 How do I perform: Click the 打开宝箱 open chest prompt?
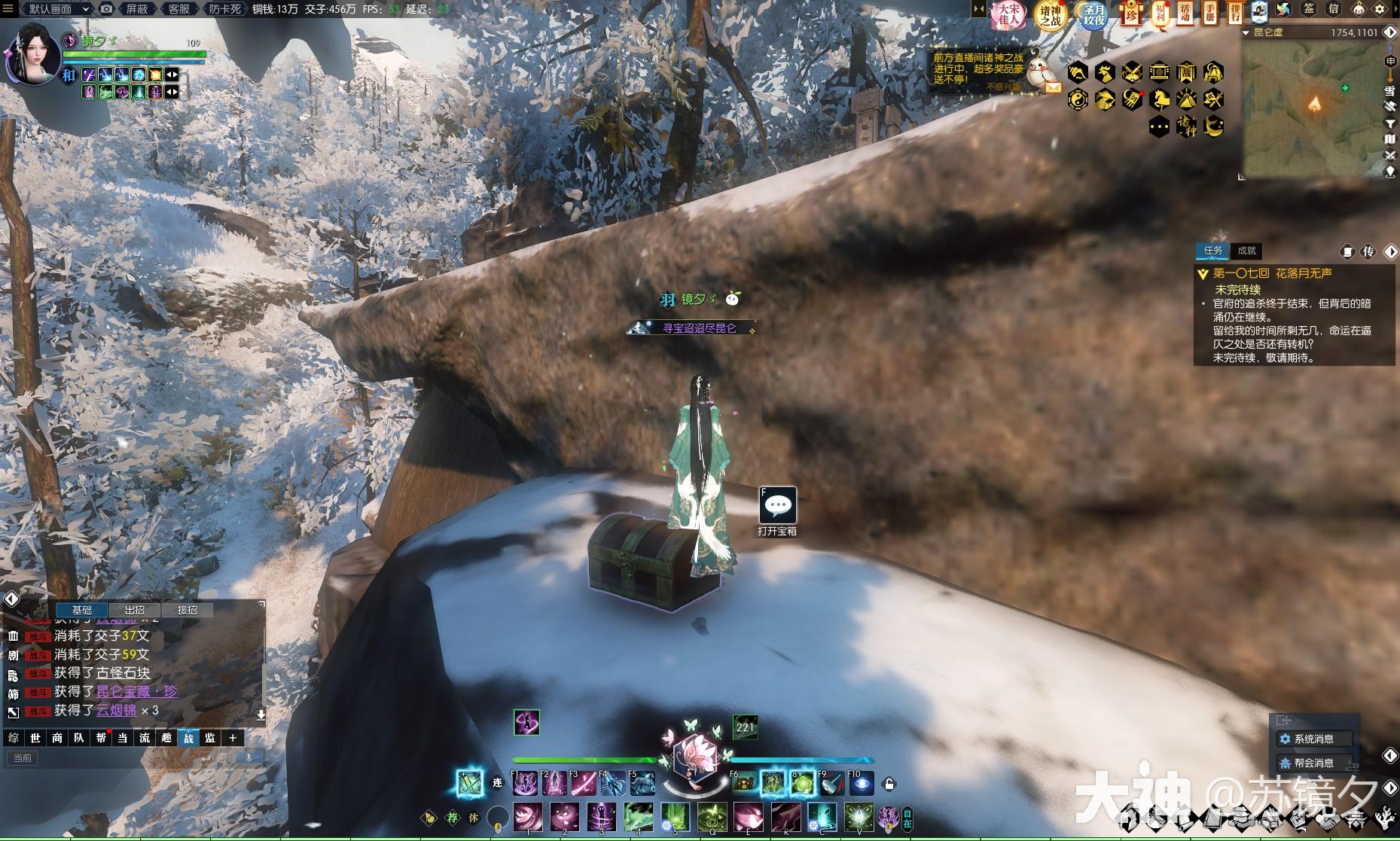pyautogui.click(x=777, y=507)
